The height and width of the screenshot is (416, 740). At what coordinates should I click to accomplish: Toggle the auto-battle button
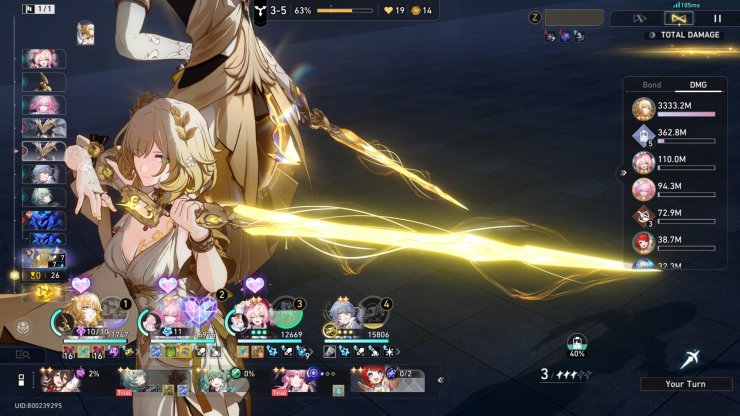680,18
